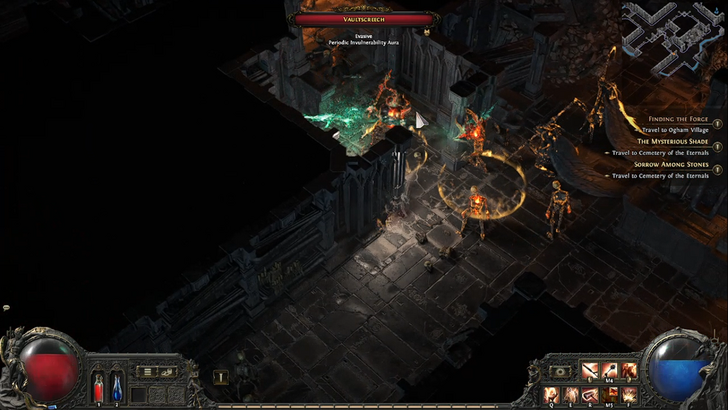Activate the hammer skill bound to R
The width and height of the screenshot is (728, 410).
(x=590, y=394)
